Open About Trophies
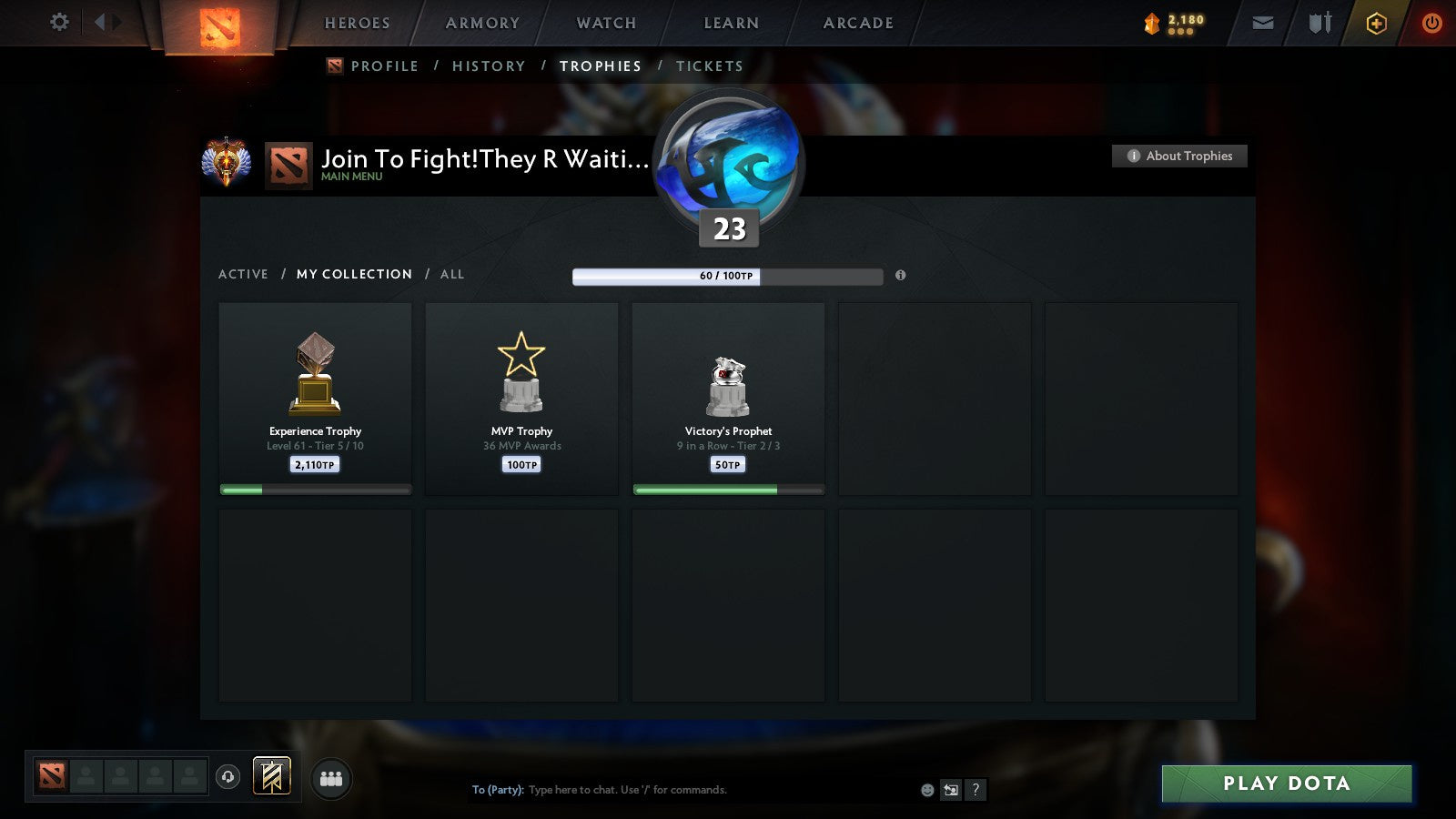The width and height of the screenshot is (1456, 819). pyautogui.click(x=1178, y=156)
